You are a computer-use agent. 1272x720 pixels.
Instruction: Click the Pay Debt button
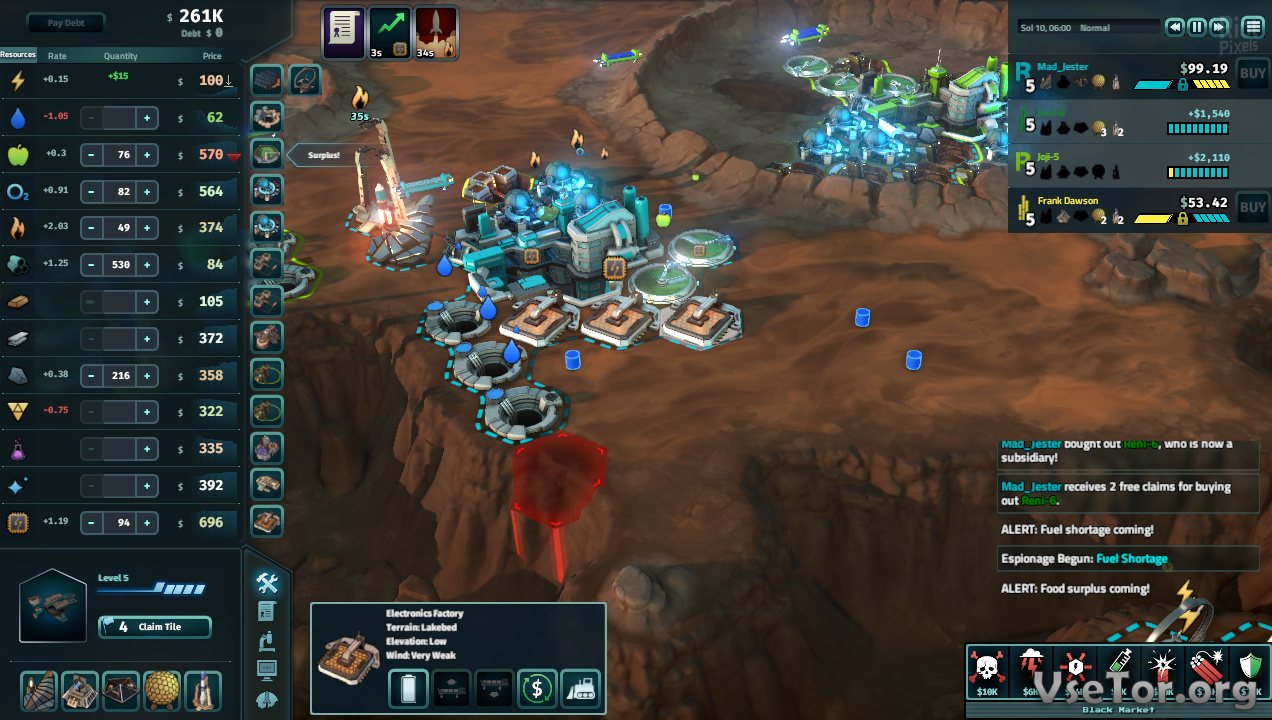point(66,22)
